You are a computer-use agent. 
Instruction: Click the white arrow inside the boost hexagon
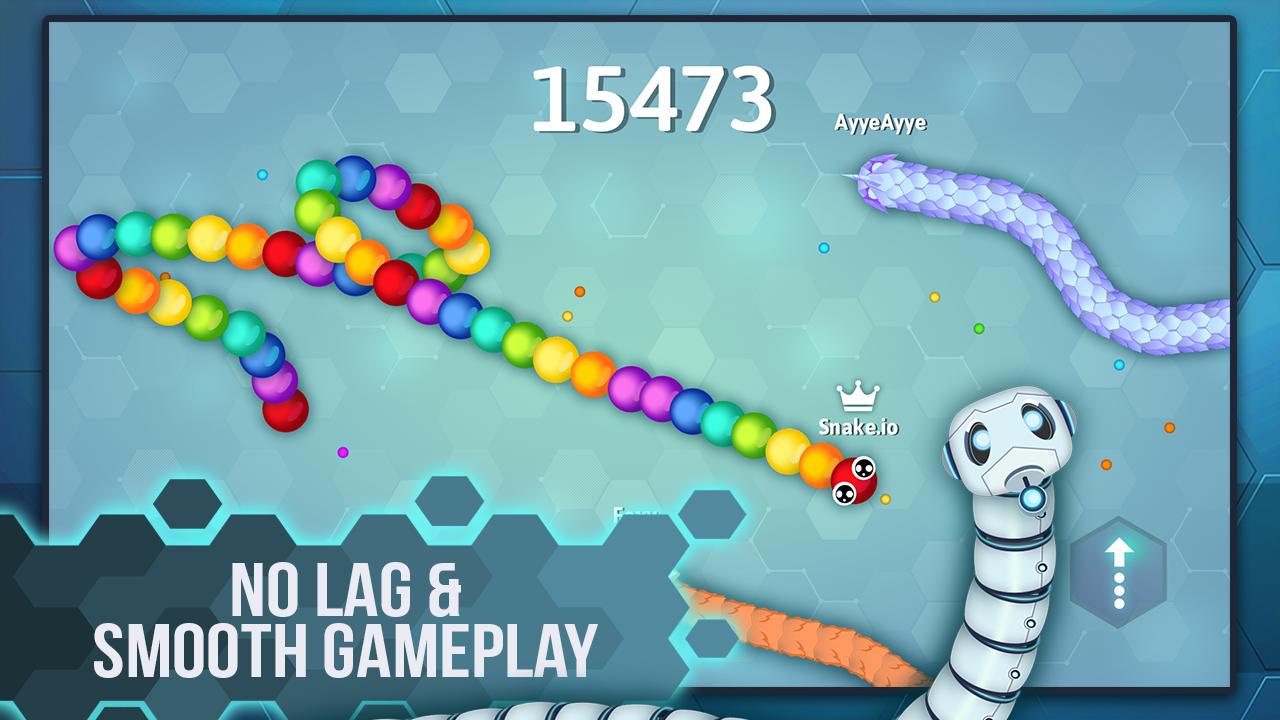(1118, 551)
